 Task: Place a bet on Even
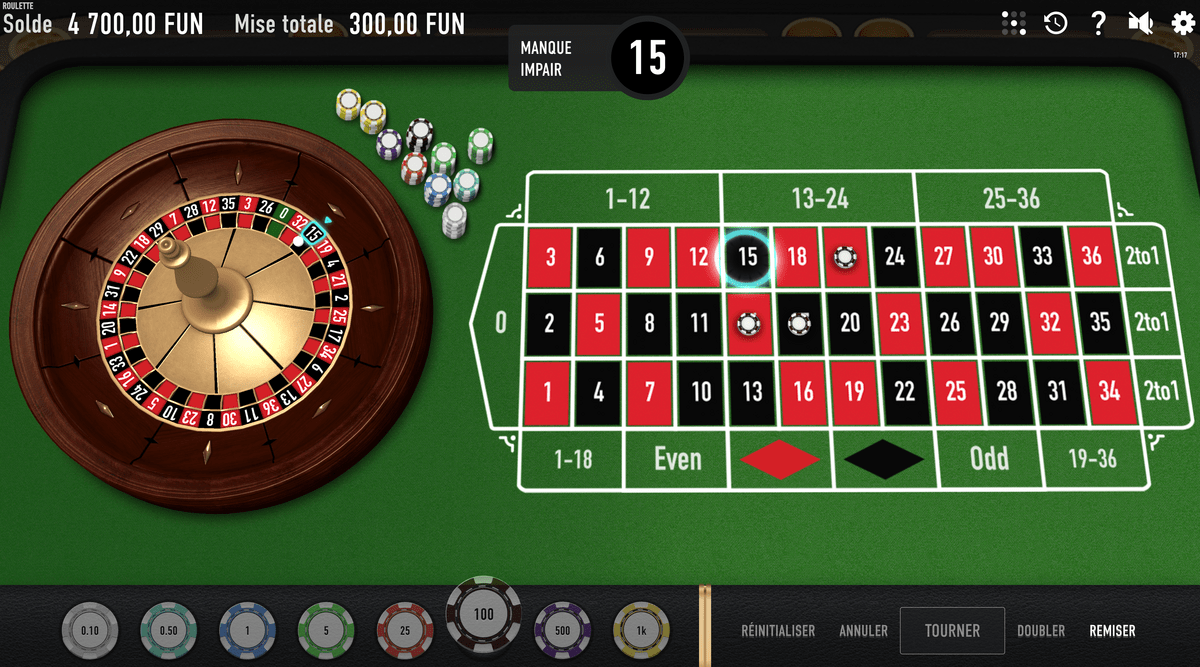pyautogui.click(x=677, y=459)
